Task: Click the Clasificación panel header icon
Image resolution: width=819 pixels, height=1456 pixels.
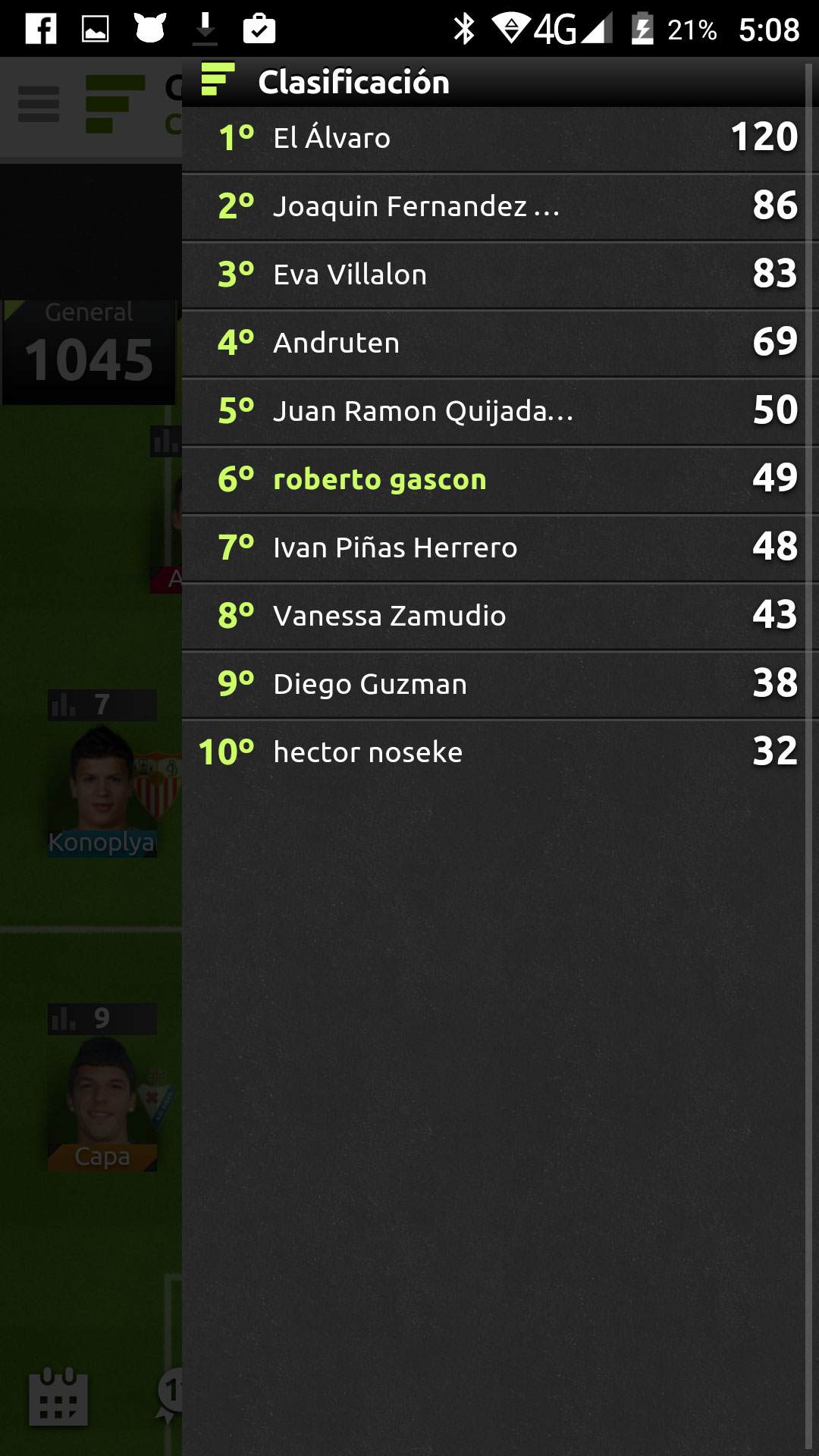Action: [218, 80]
